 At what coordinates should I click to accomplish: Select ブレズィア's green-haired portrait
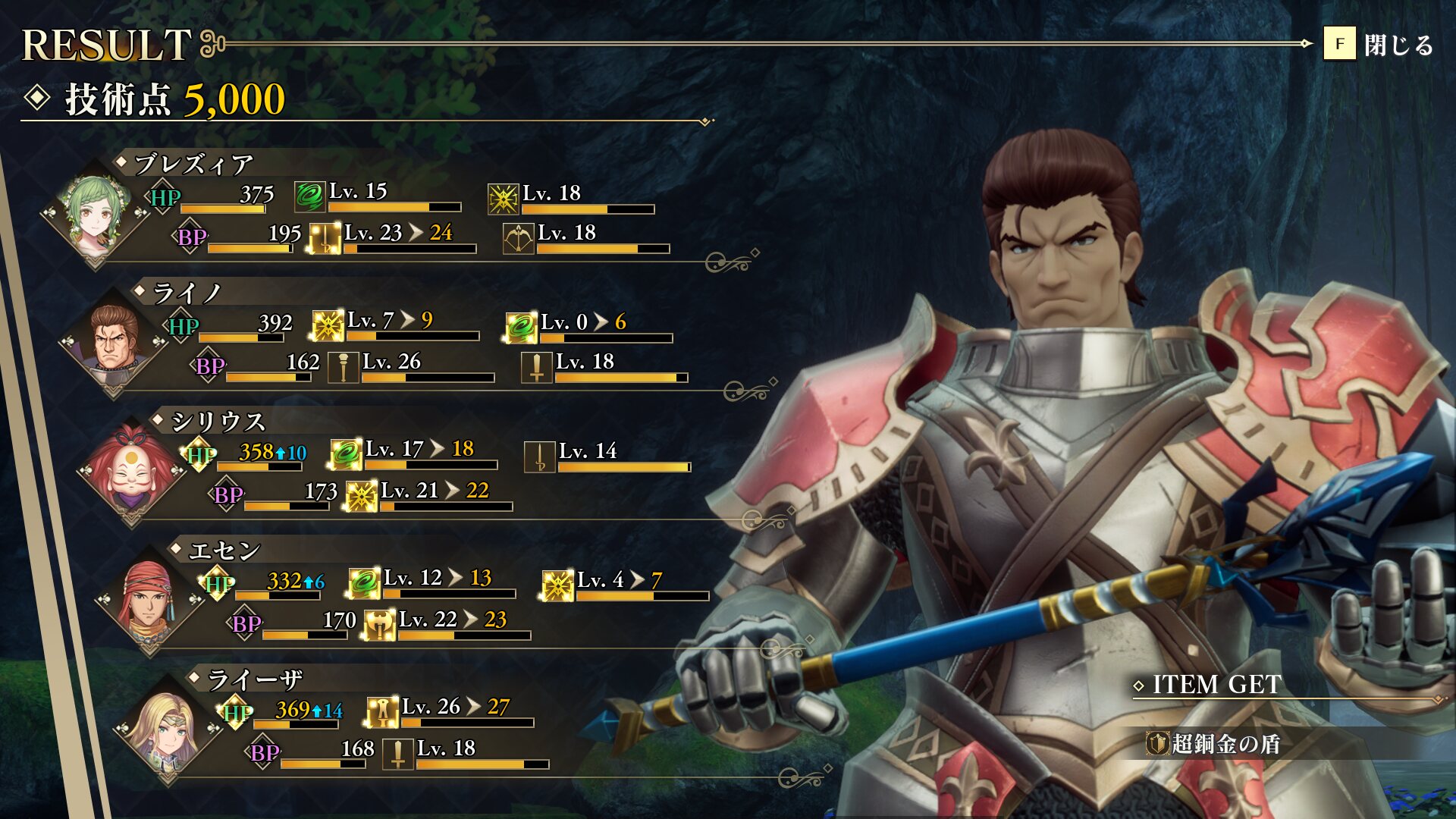96,213
